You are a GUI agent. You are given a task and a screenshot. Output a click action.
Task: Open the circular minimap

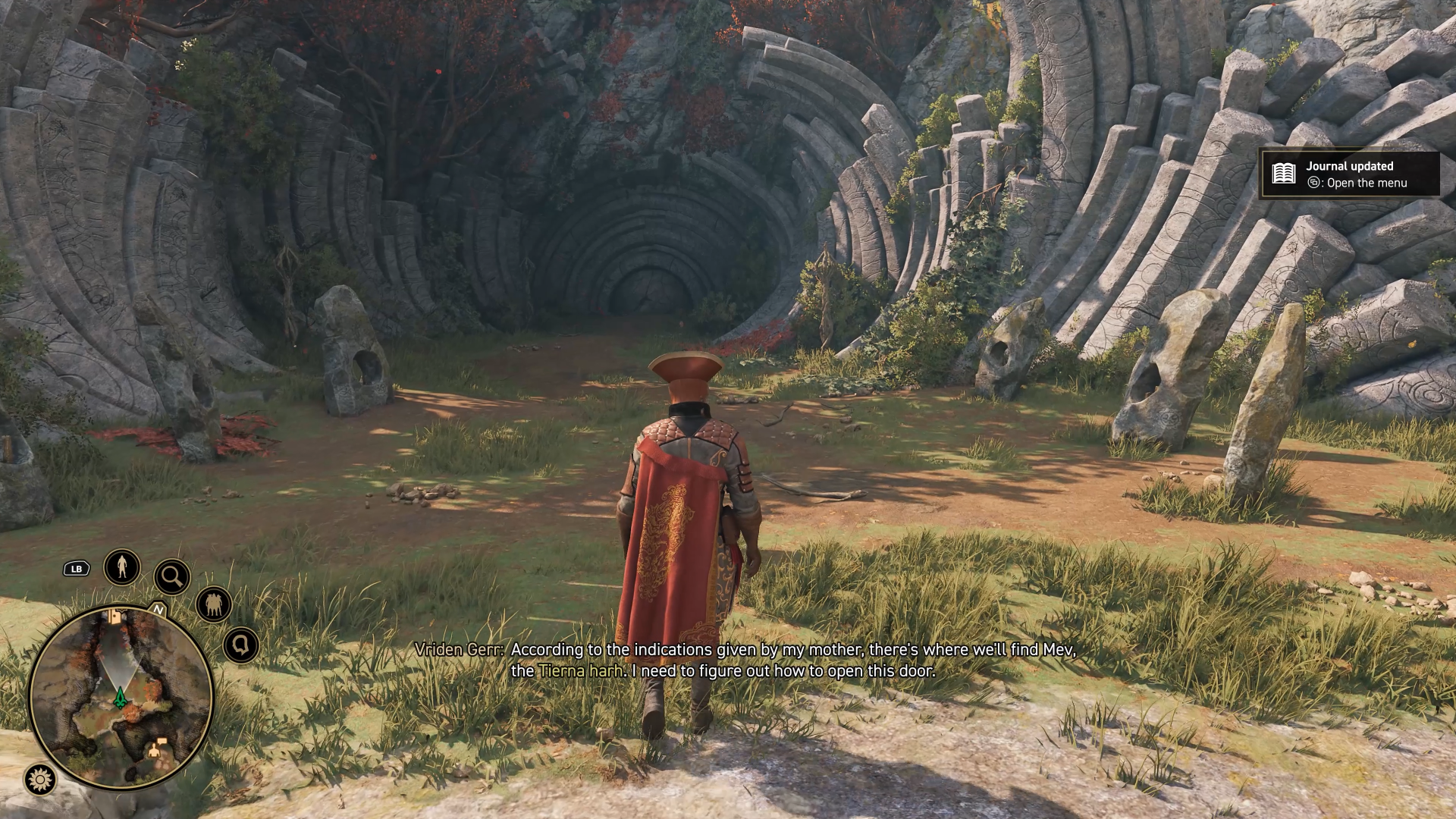pos(121,698)
